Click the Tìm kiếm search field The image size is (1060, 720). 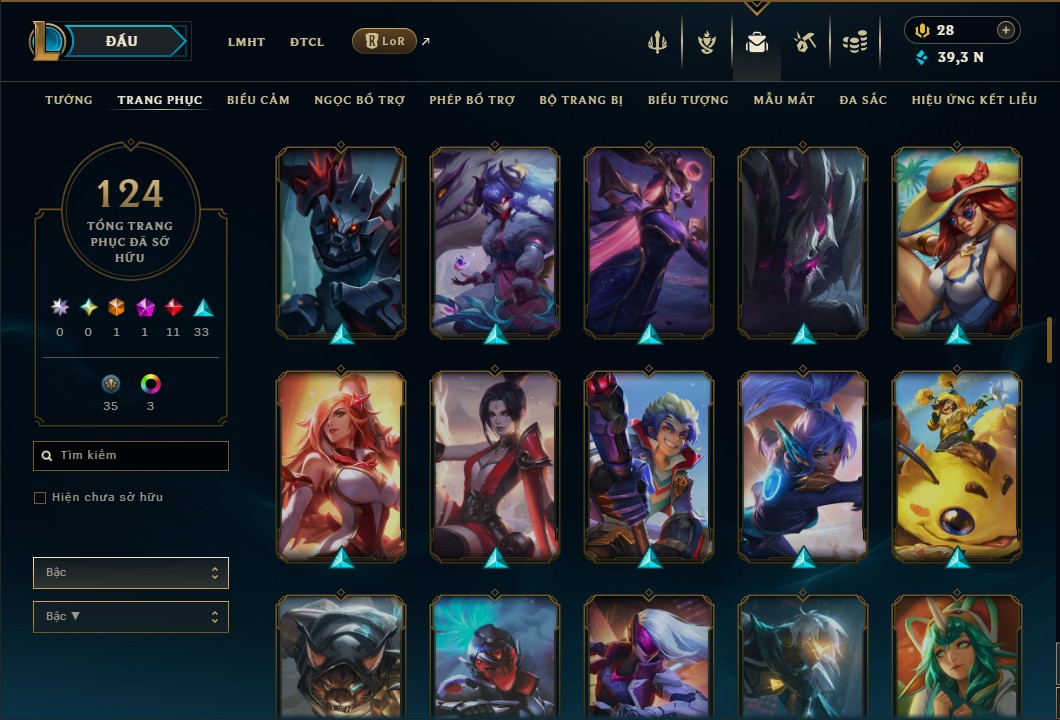131,456
